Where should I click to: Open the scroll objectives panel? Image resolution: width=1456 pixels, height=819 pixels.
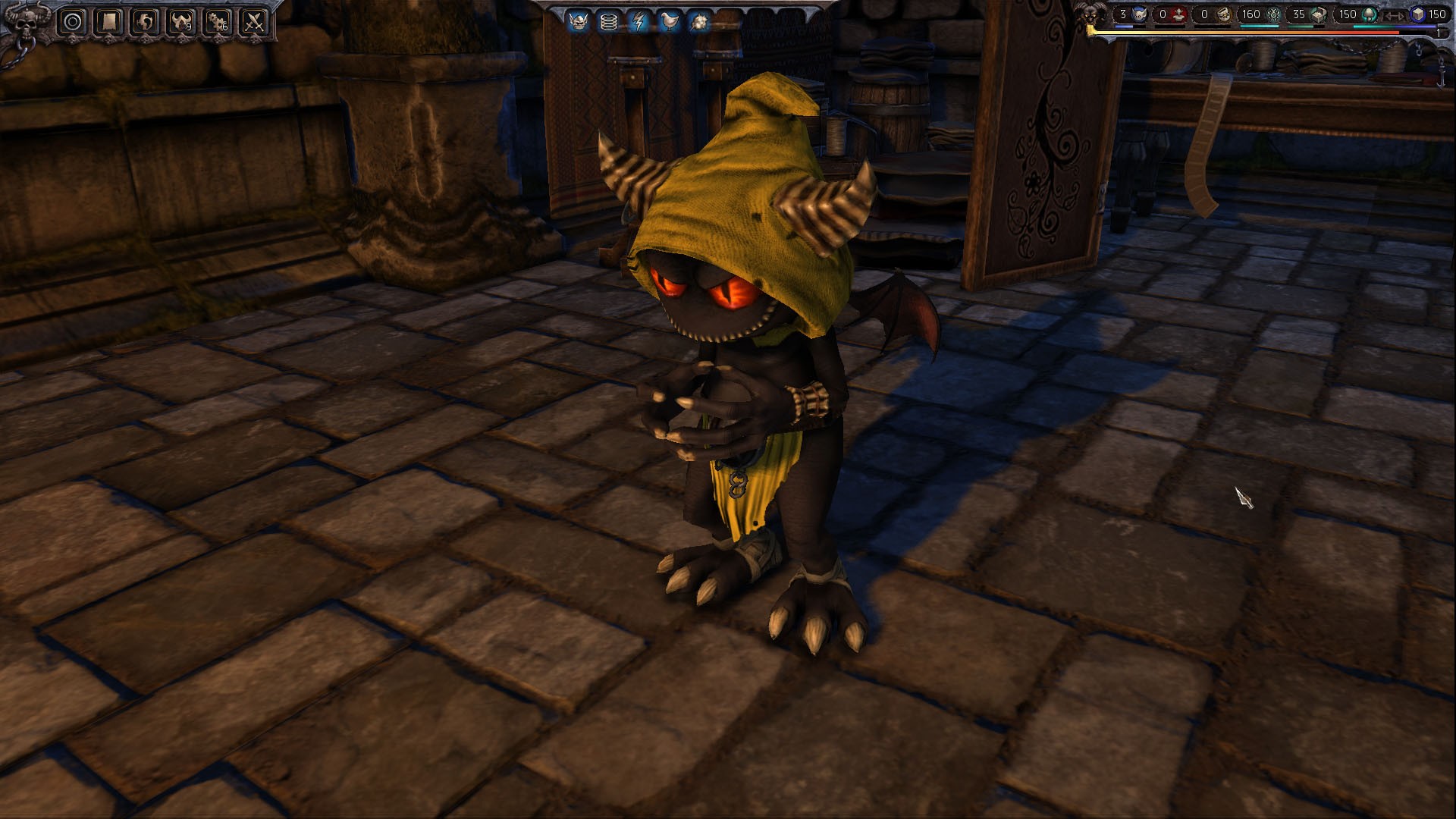(108, 20)
